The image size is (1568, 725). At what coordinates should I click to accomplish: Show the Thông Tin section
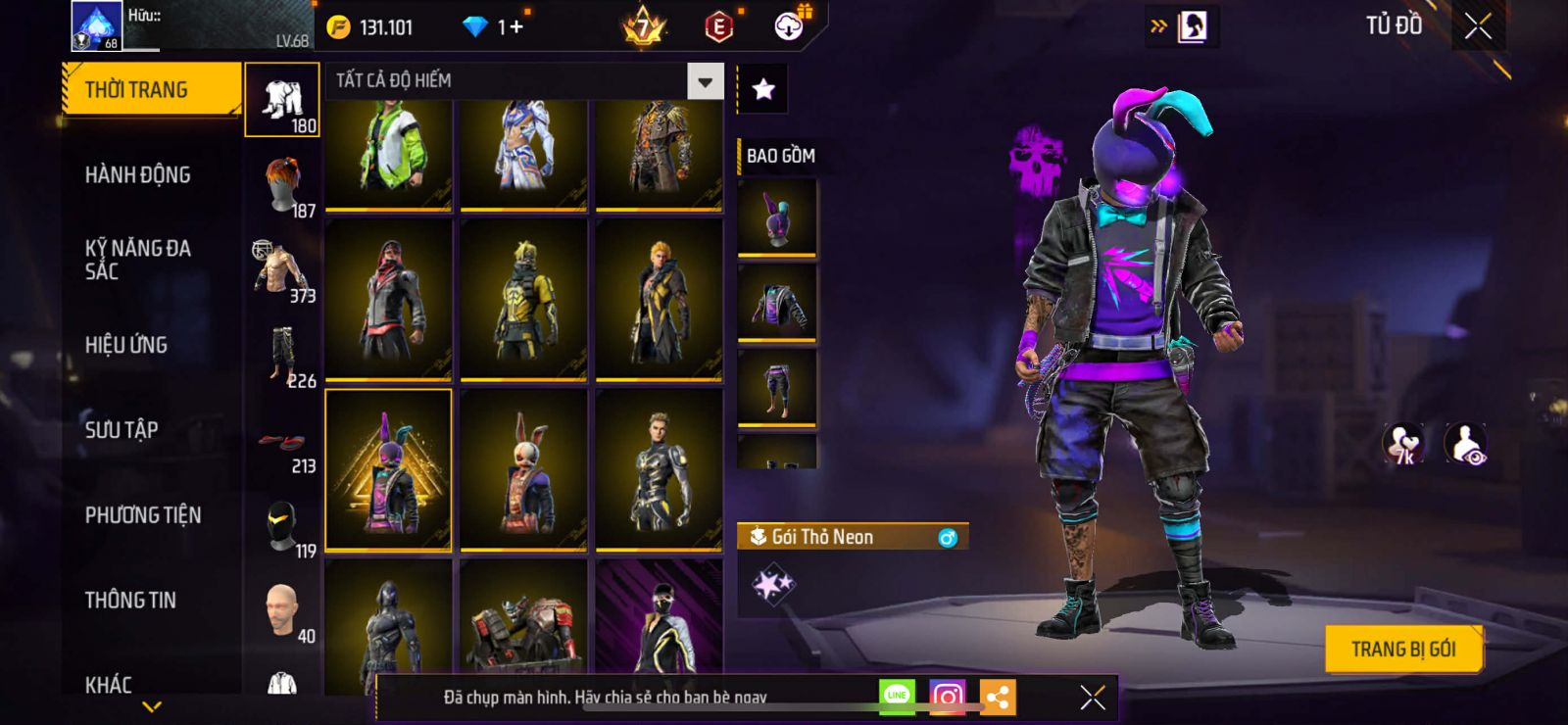pos(130,601)
